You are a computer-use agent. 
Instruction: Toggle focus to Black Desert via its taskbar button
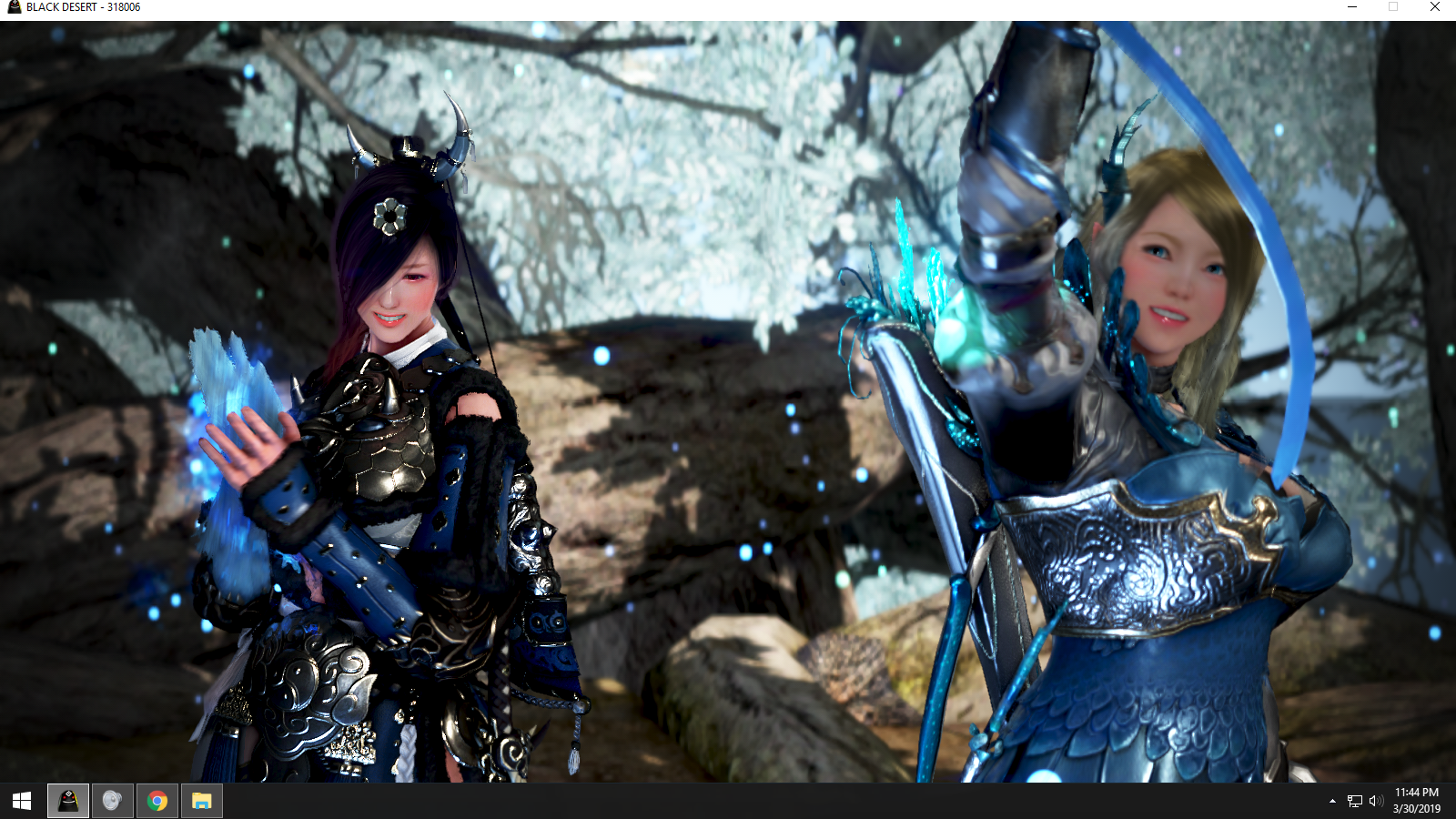pos(66,802)
